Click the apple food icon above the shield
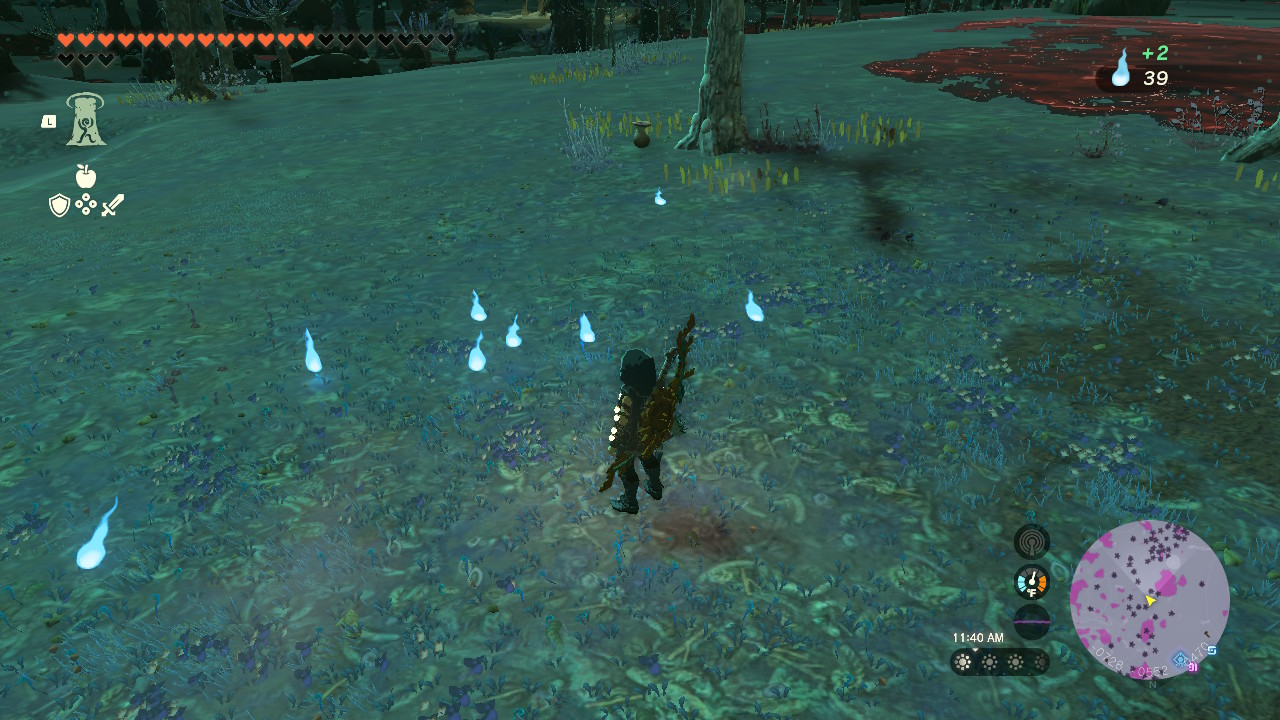This screenshot has height=720, width=1280. pyautogui.click(x=86, y=175)
